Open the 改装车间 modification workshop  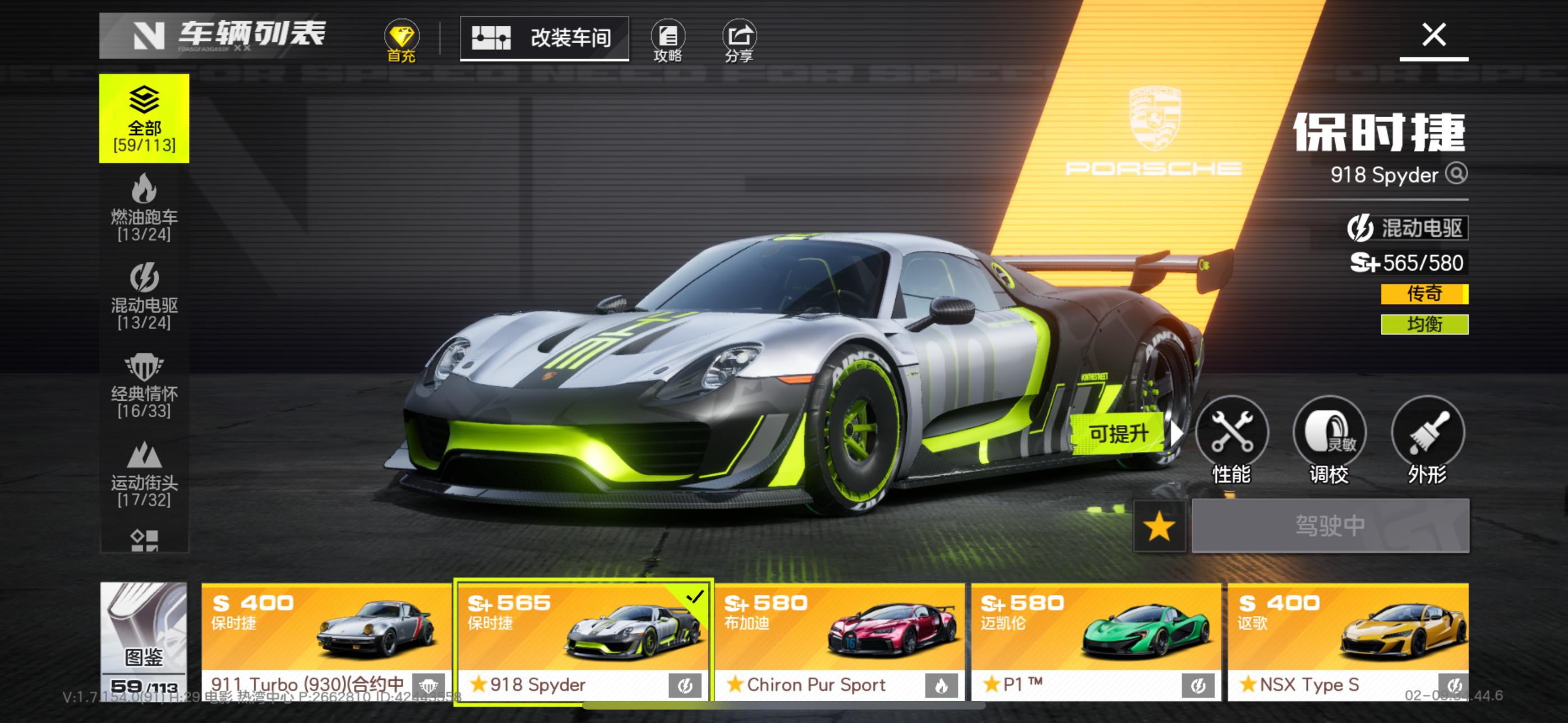(x=544, y=38)
